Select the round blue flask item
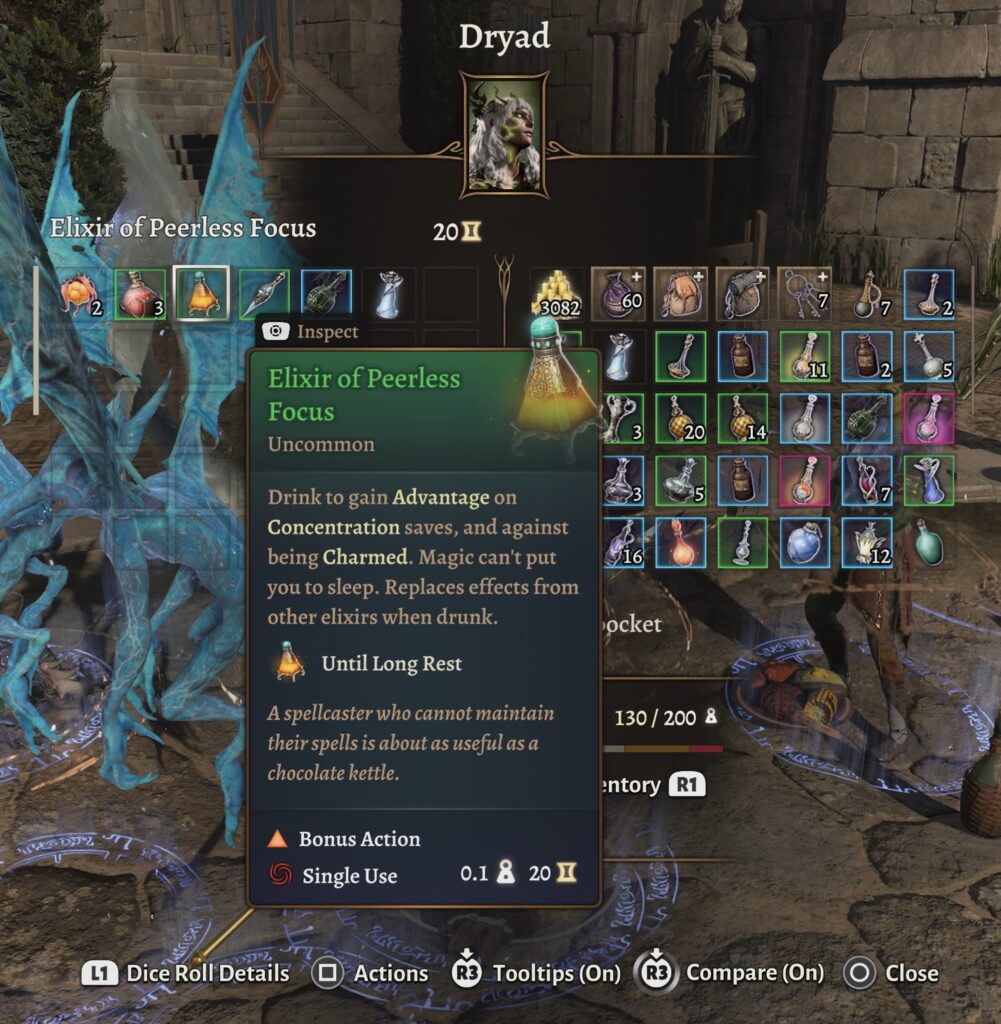Screen dimensions: 1001x1024 pyautogui.click(x=805, y=542)
